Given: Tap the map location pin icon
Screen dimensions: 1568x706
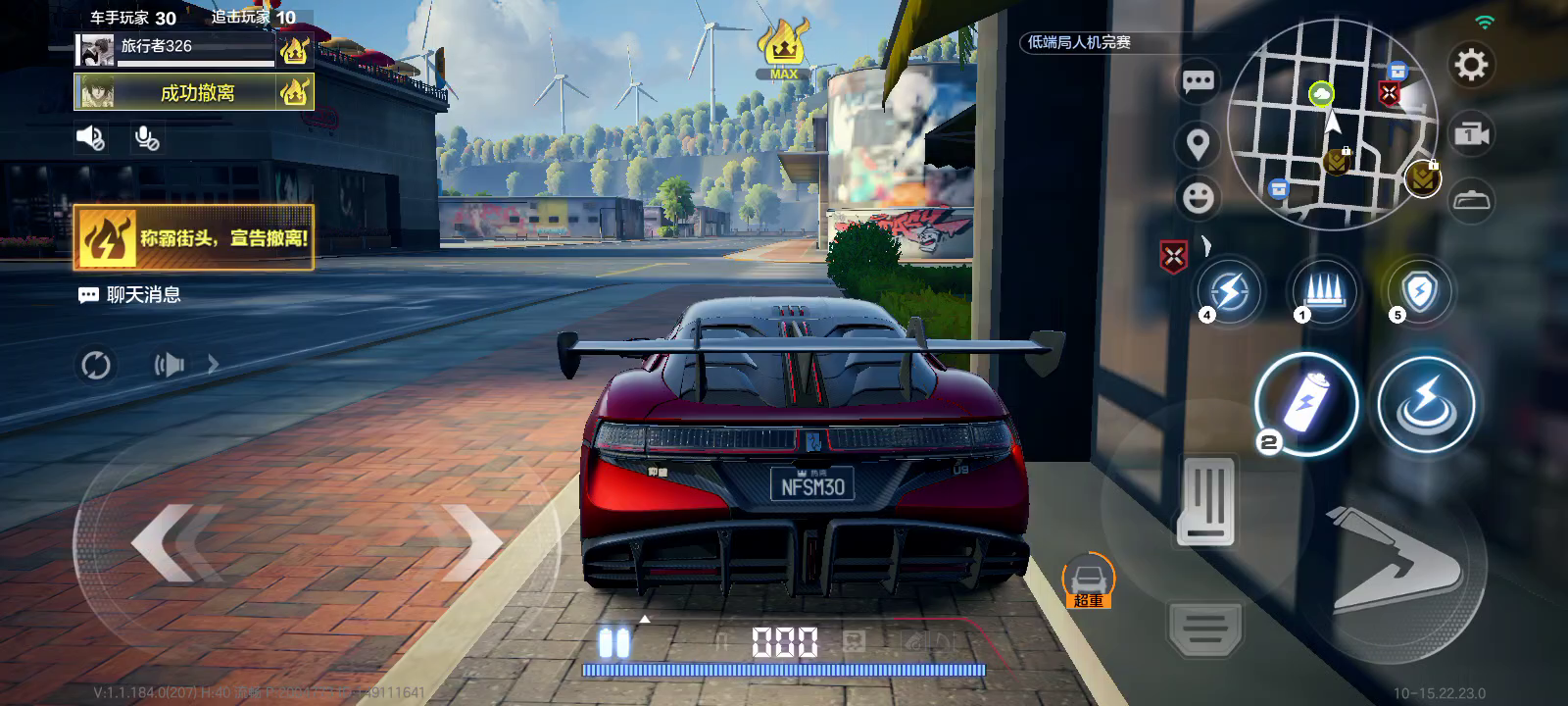Looking at the screenshot, I should coord(1198,145).
